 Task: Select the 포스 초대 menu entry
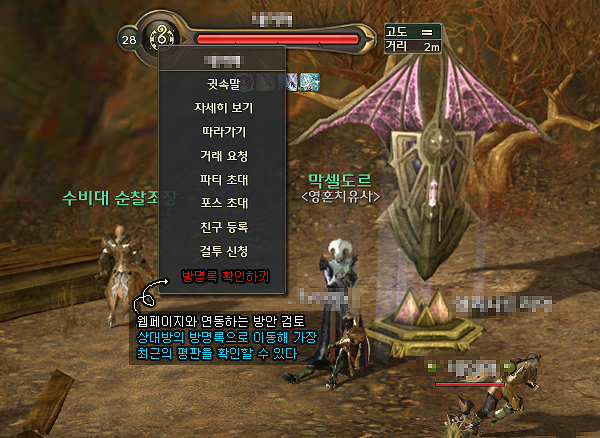coord(222,203)
